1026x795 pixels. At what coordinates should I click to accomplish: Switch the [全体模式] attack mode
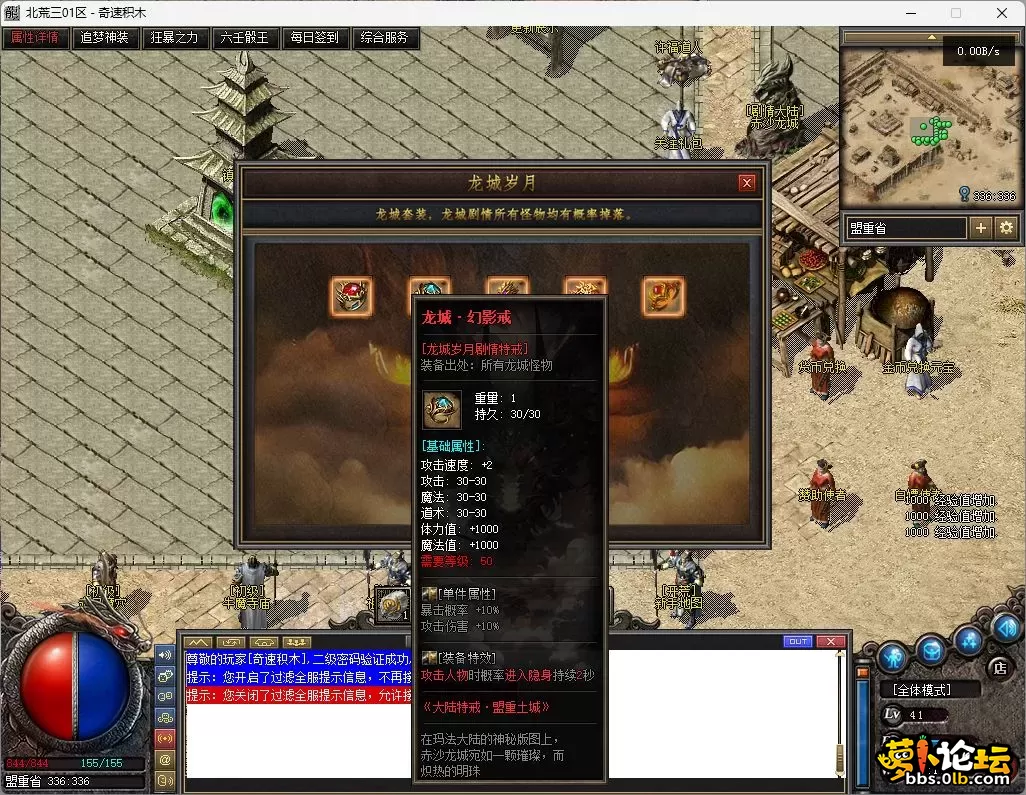click(x=922, y=689)
